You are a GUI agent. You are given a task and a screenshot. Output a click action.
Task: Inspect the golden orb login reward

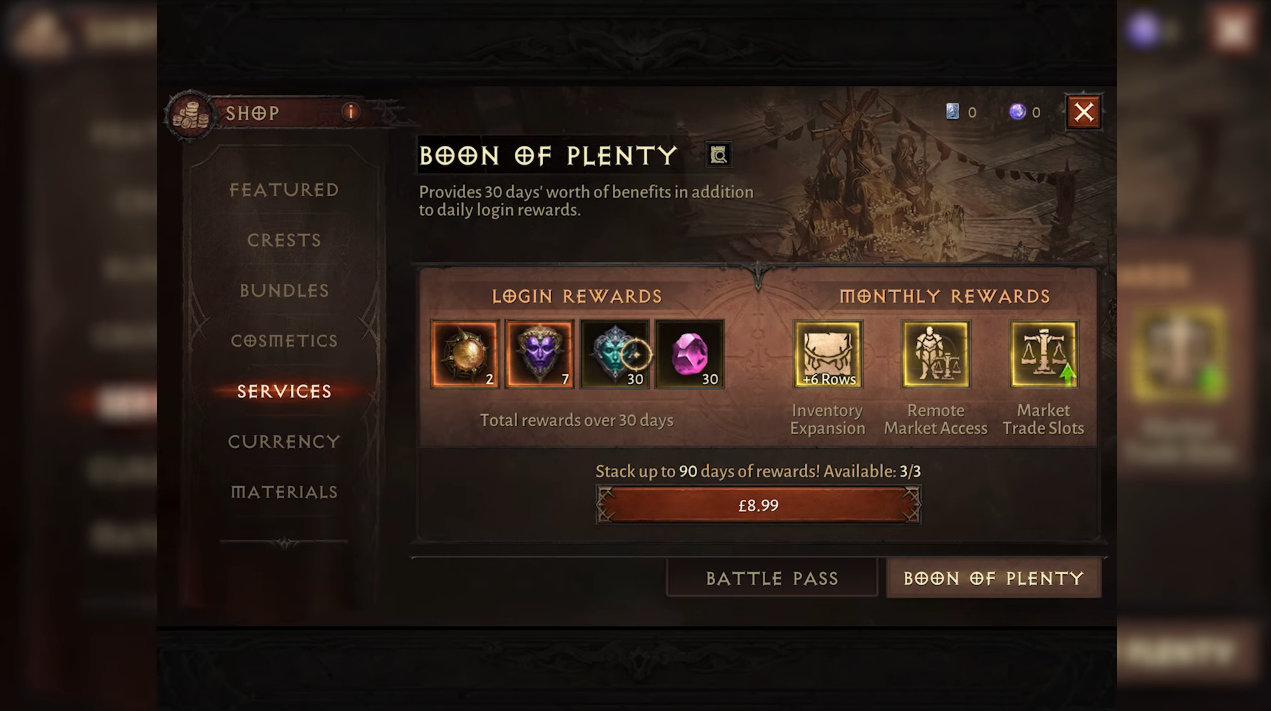pyautogui.click(x=465, y=354)
